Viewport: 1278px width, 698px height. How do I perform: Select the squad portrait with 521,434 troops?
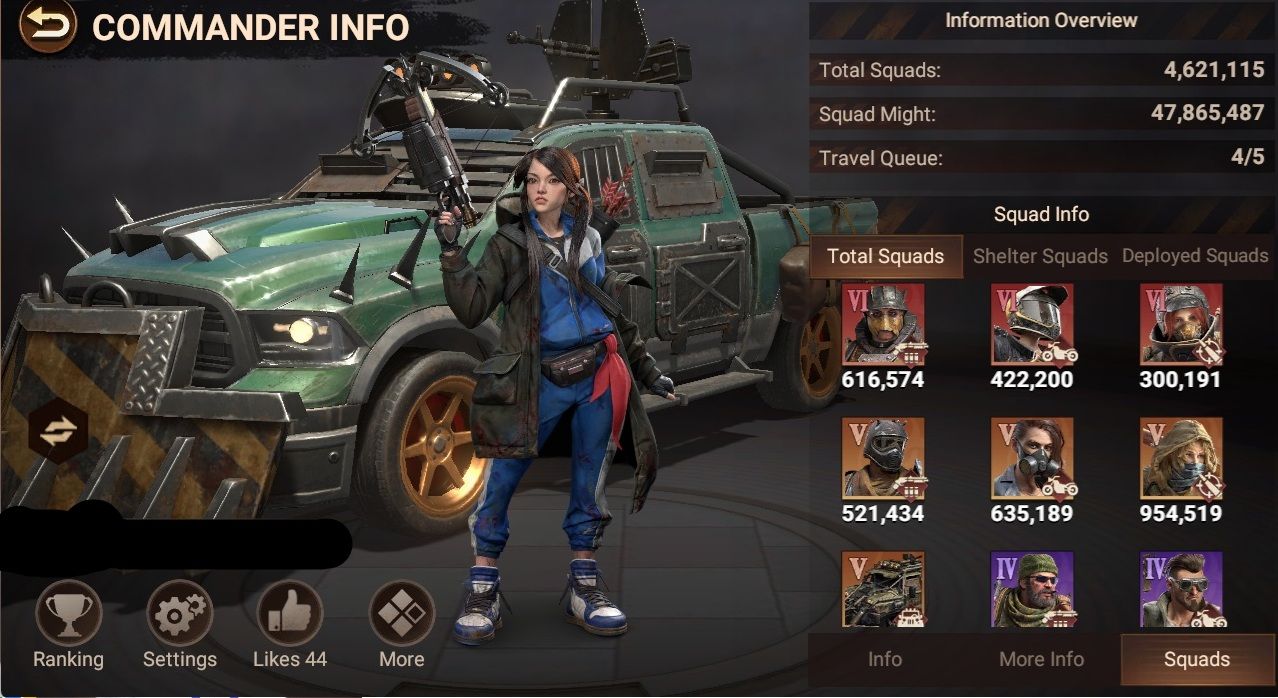[x=883, y=458]
